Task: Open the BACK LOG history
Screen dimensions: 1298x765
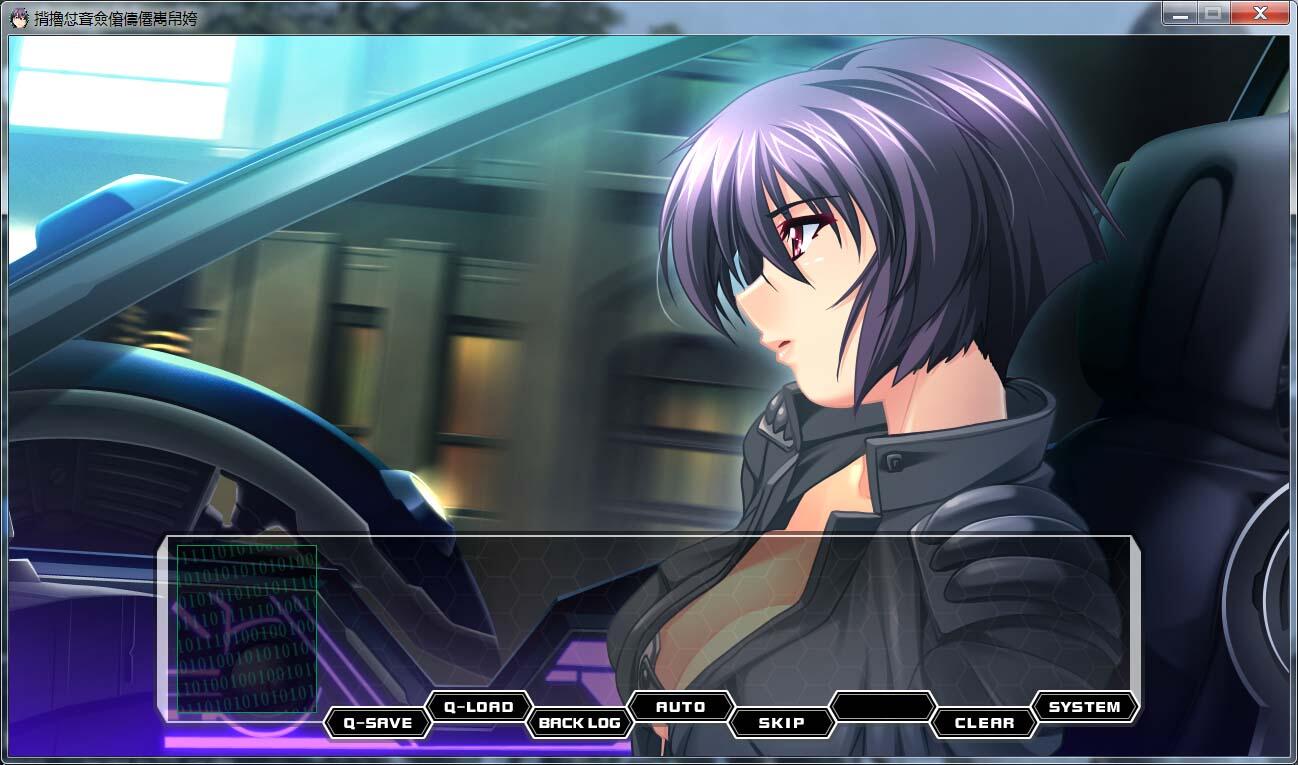Action: [580, 723]
